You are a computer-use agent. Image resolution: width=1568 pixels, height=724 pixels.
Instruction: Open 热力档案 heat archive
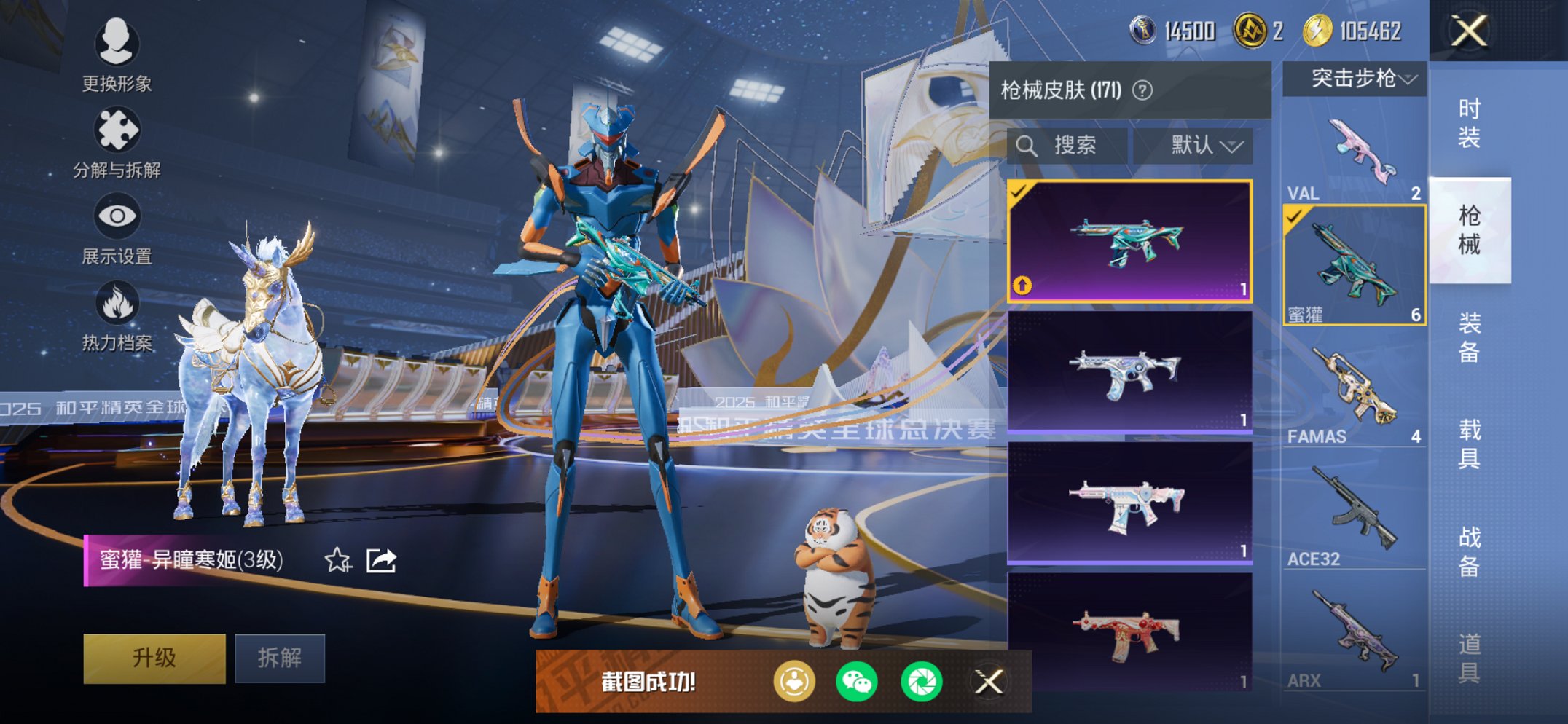click(x=117, y=315)
